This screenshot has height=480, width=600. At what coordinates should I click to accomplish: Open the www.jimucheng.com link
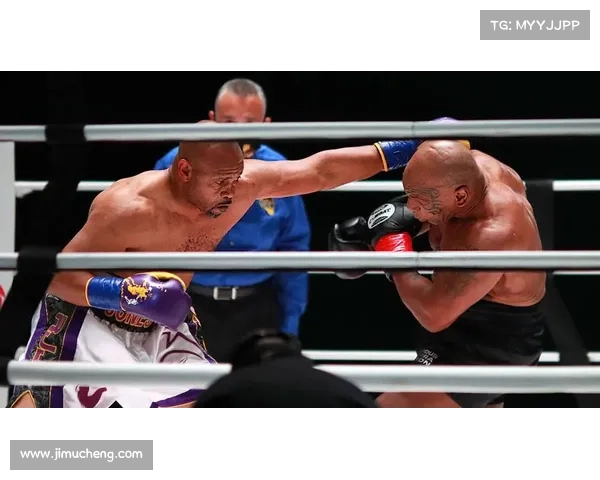click(83, 455)
